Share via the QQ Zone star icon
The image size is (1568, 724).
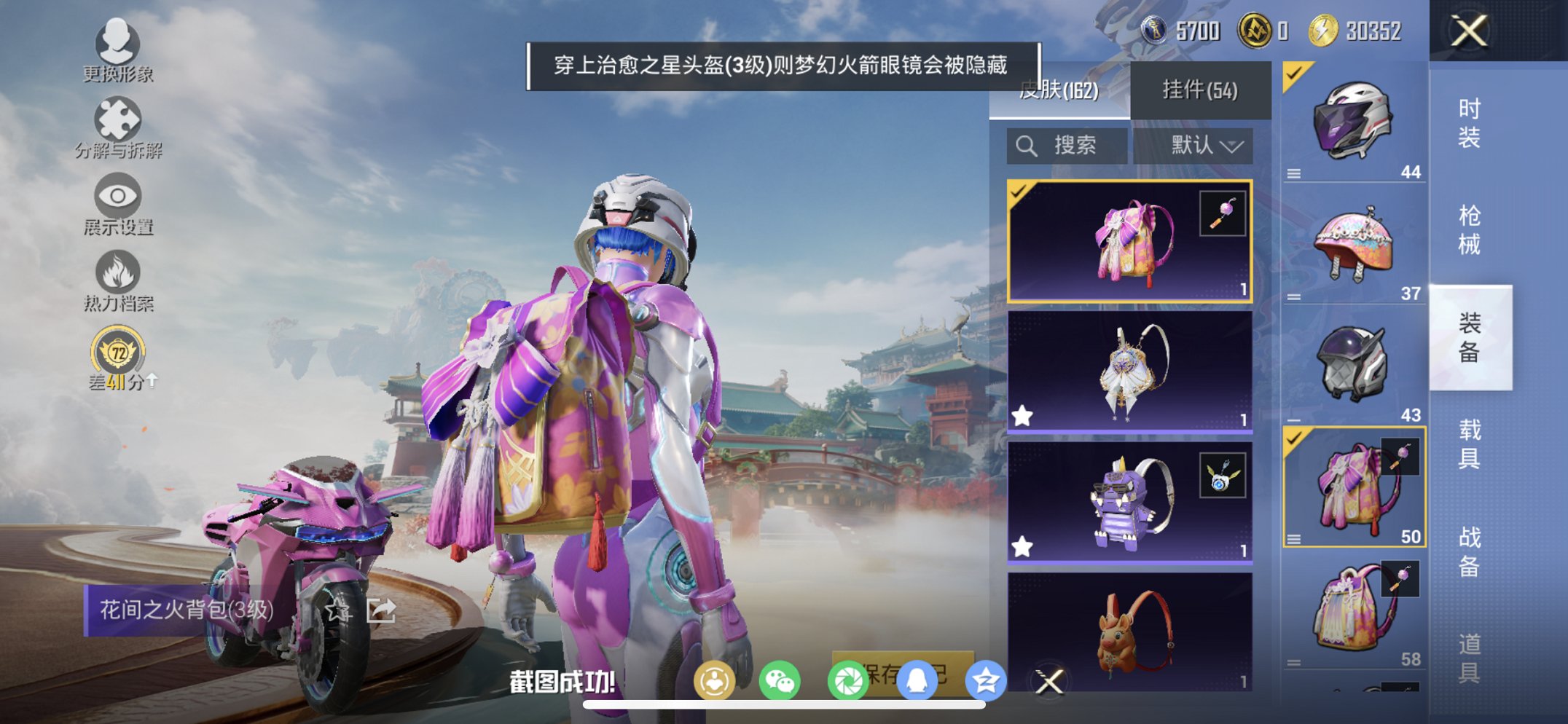pos(985,679)
